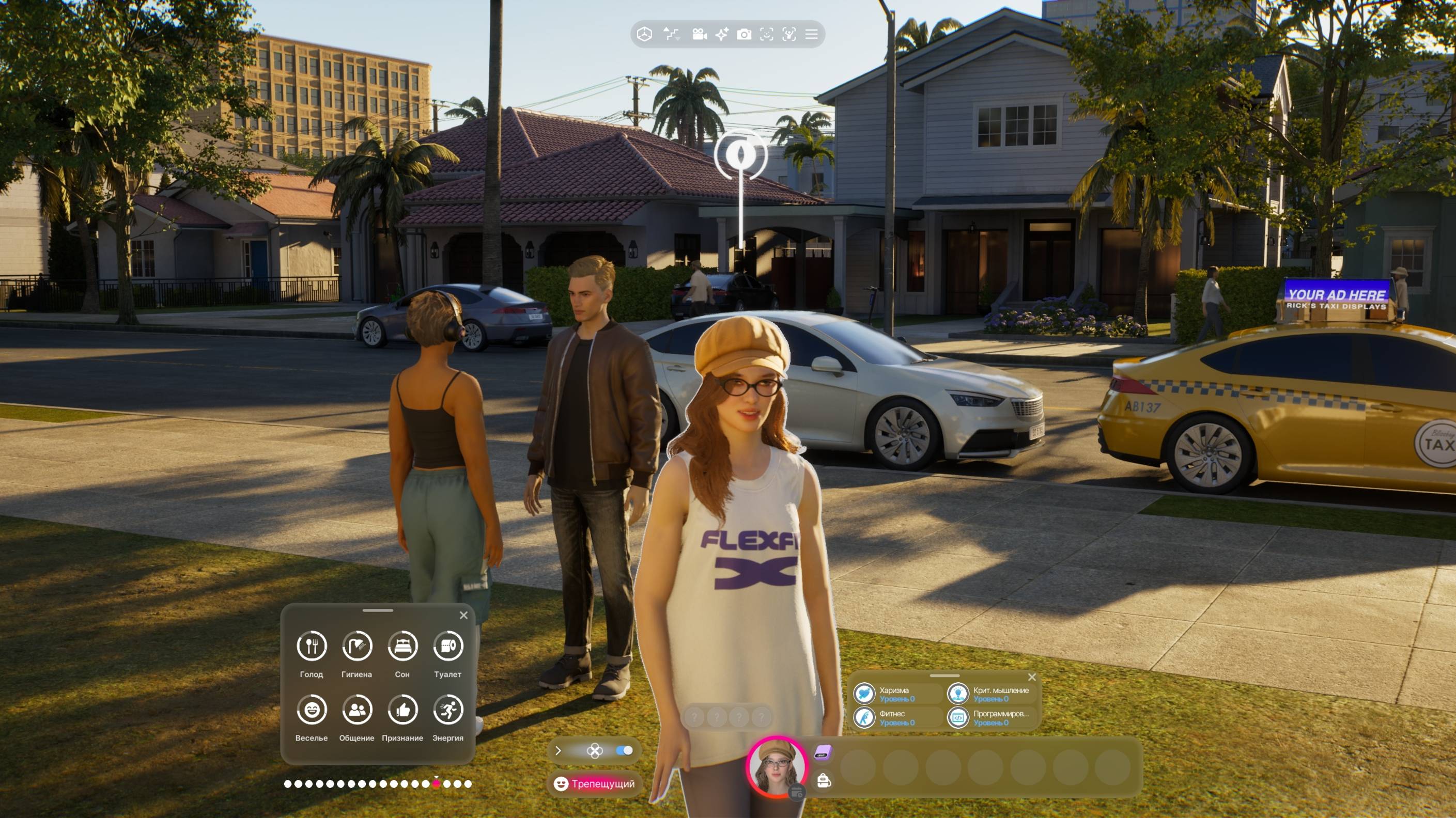The height and width of the screenshot is (818, 1456).
Task: Open the video camera mode
Action: 699,35
